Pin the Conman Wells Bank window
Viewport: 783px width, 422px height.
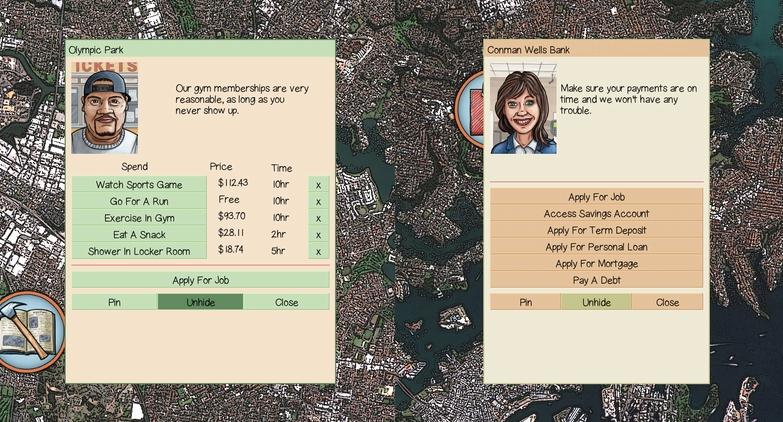525,302
